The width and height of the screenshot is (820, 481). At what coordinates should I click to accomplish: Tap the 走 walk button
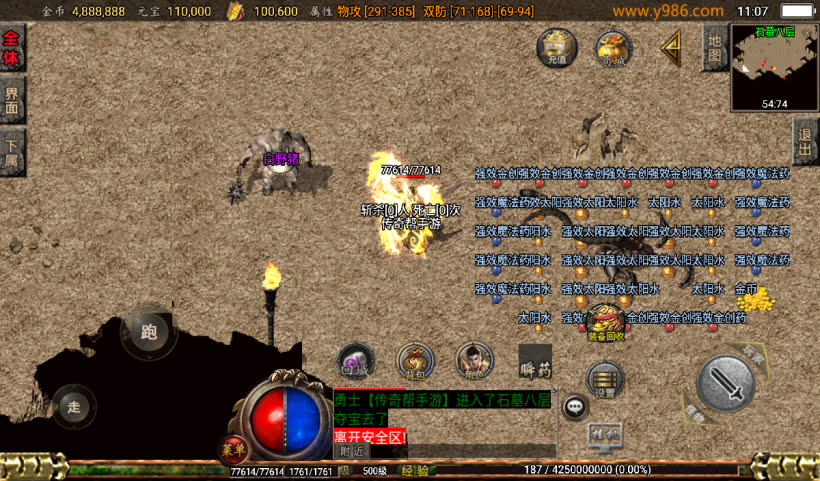click(74, 406)
